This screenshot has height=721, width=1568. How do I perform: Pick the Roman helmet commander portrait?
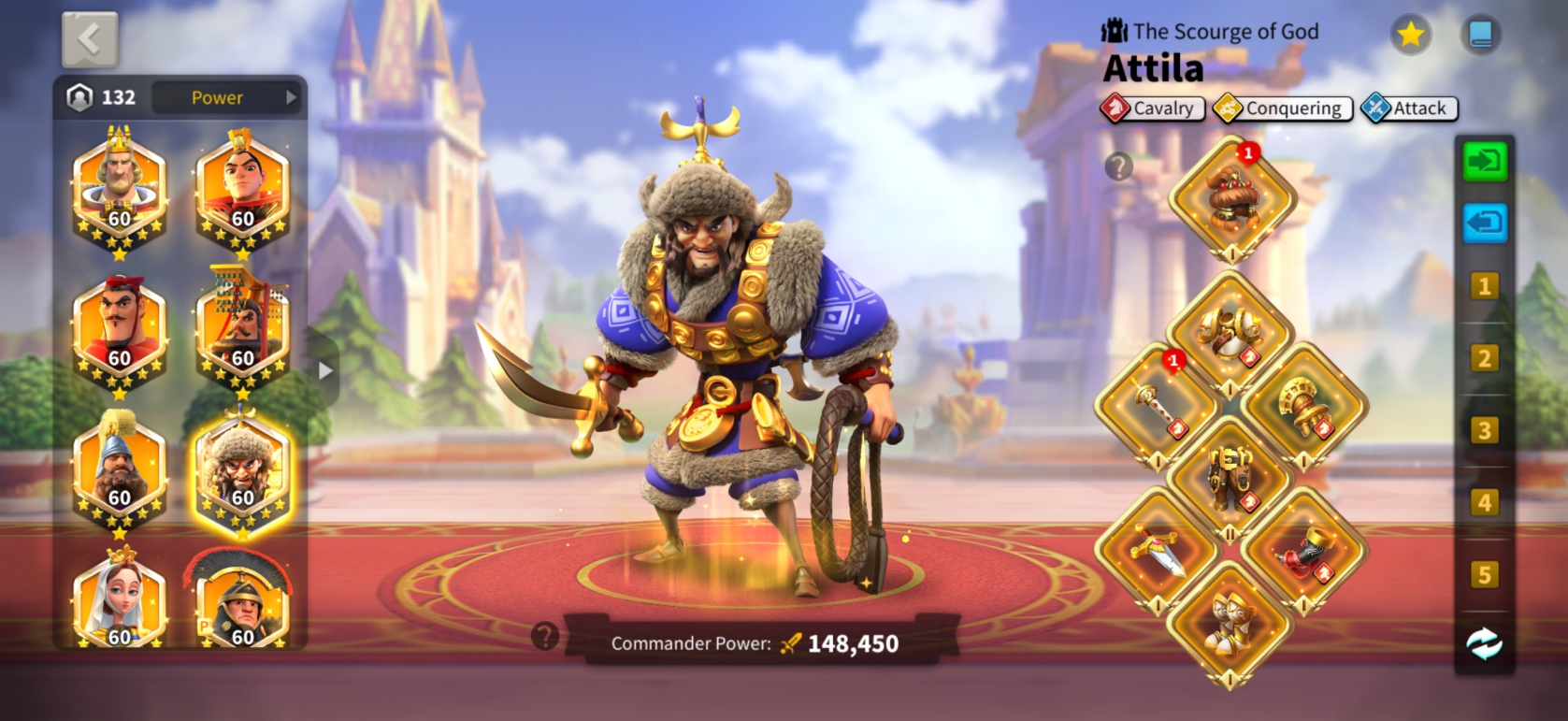coord(242,603)
